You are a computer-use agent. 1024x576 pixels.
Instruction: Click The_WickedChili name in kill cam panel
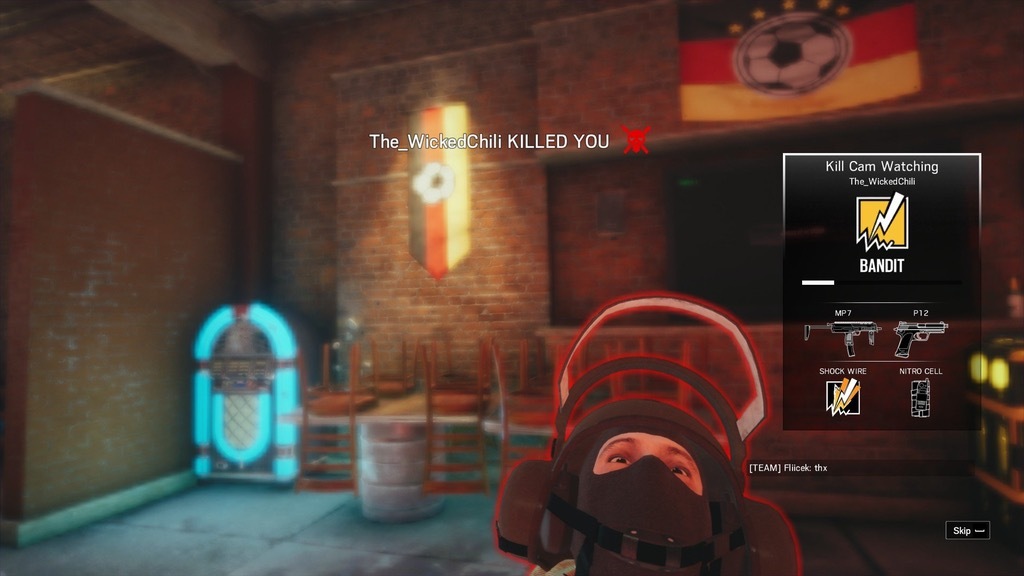(881, 181)
